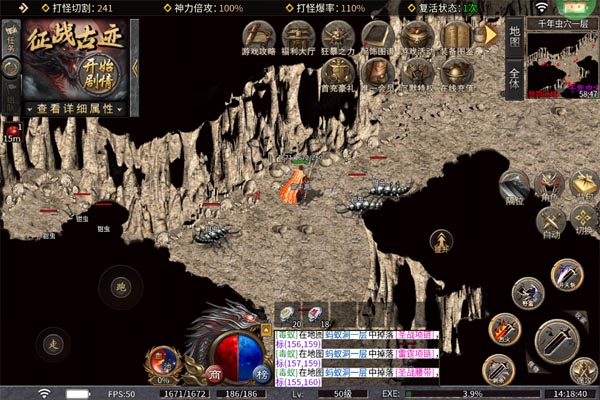600x400 pixels.
Task: Open the cave minimap
Action: click(563, 66)
